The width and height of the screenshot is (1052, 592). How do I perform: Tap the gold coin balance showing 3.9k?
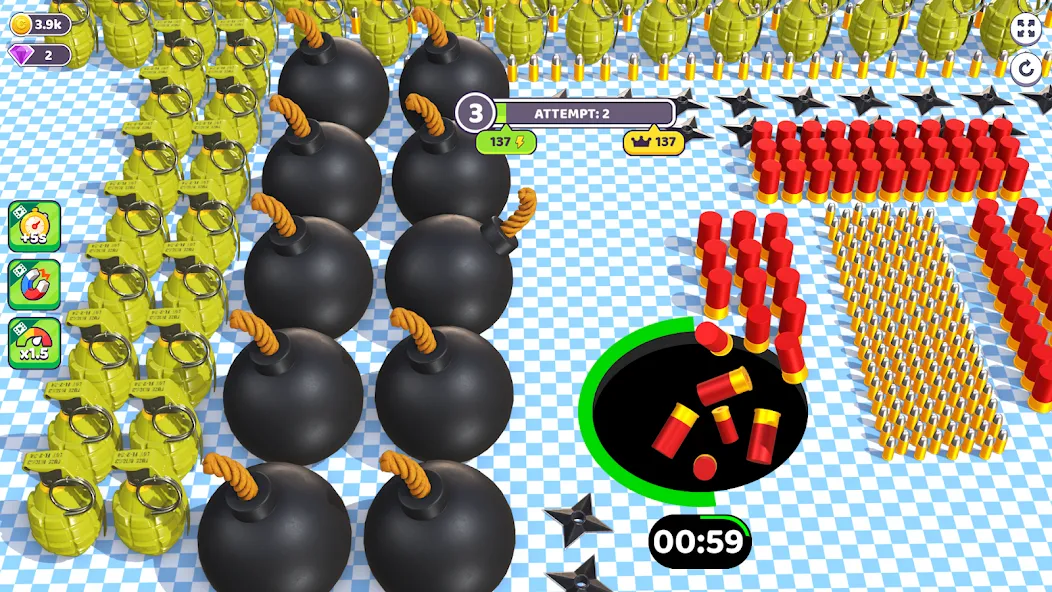click(39, 24)
